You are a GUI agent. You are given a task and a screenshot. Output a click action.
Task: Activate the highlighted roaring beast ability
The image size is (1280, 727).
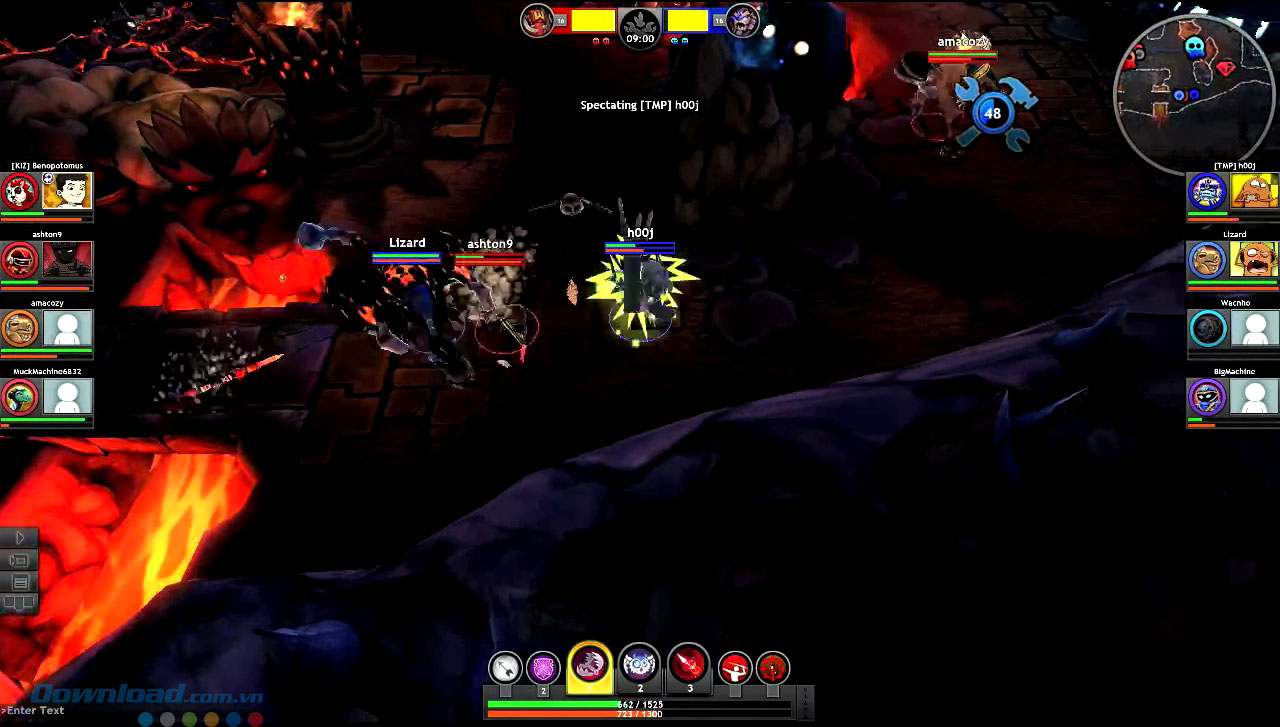[x=590, y=666]
